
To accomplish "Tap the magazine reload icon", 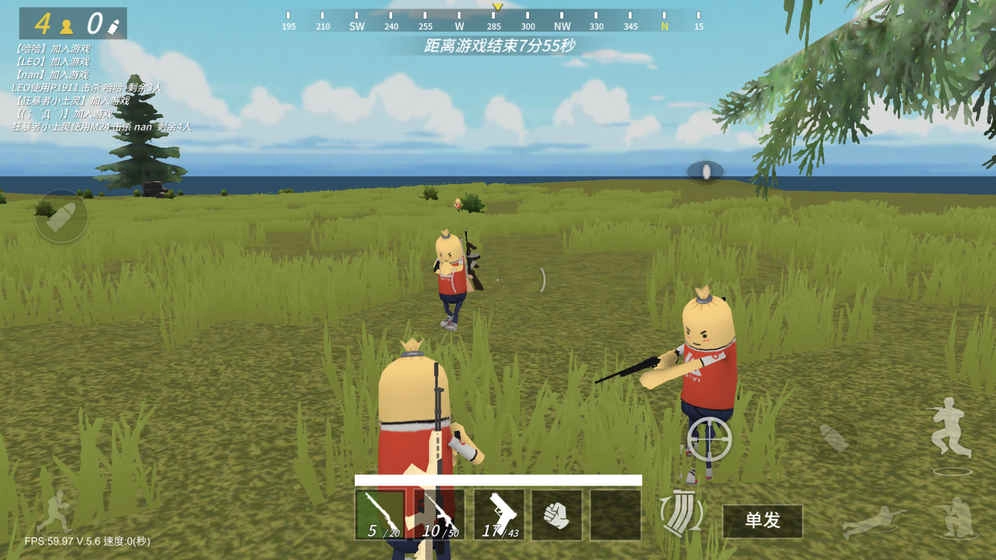I will point(682,512).
